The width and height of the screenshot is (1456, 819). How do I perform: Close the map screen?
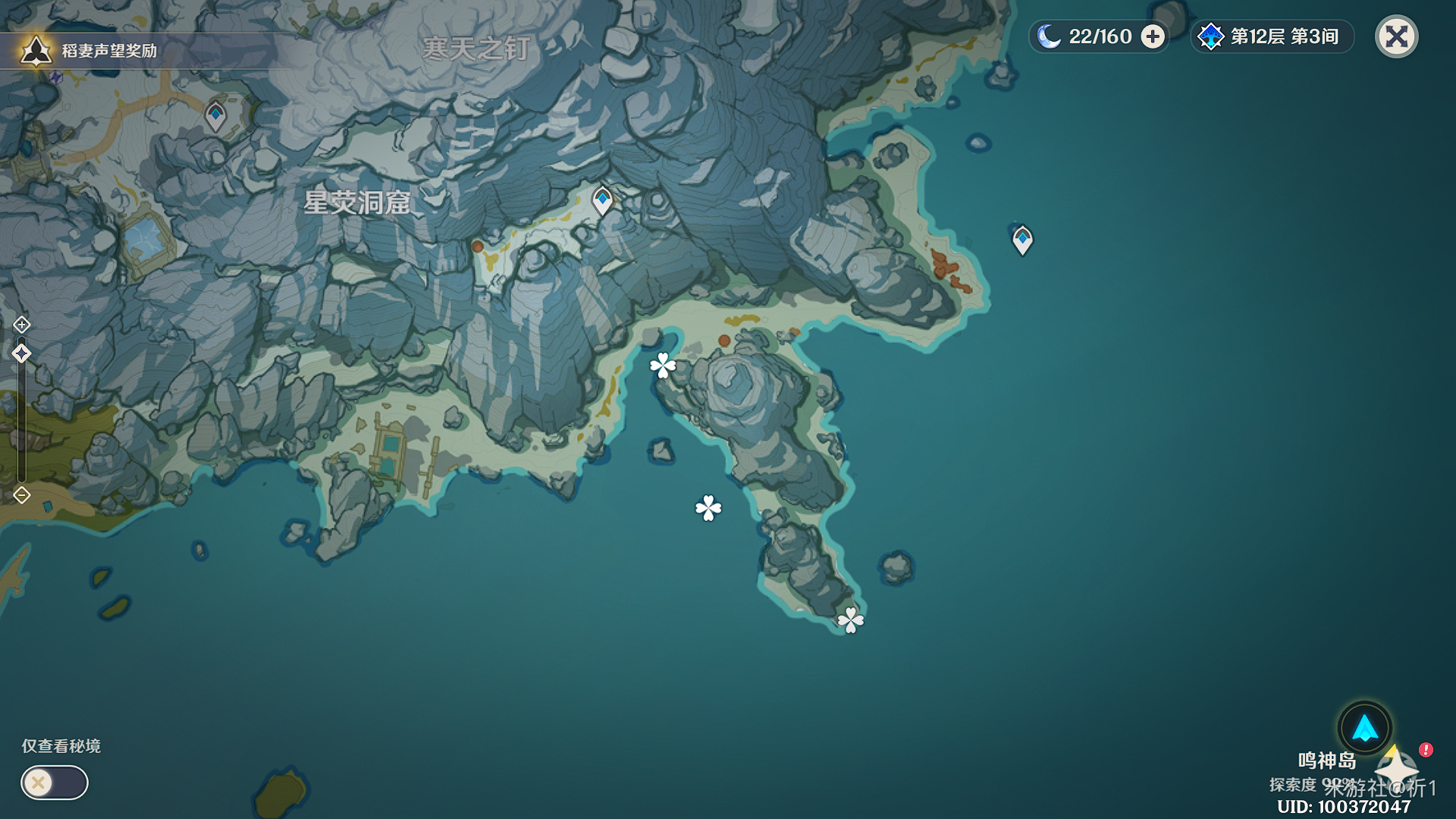tap(1396, 36)
